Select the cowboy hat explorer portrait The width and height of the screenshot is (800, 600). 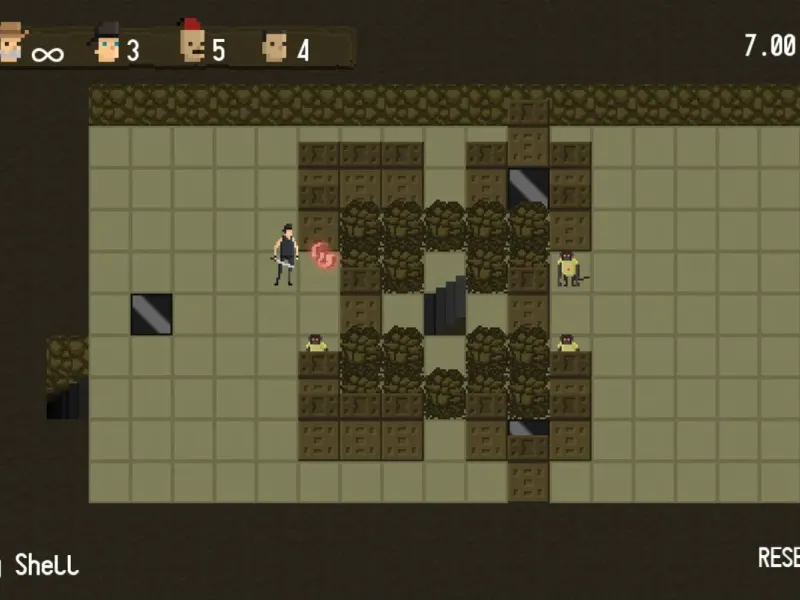point(12,45)
